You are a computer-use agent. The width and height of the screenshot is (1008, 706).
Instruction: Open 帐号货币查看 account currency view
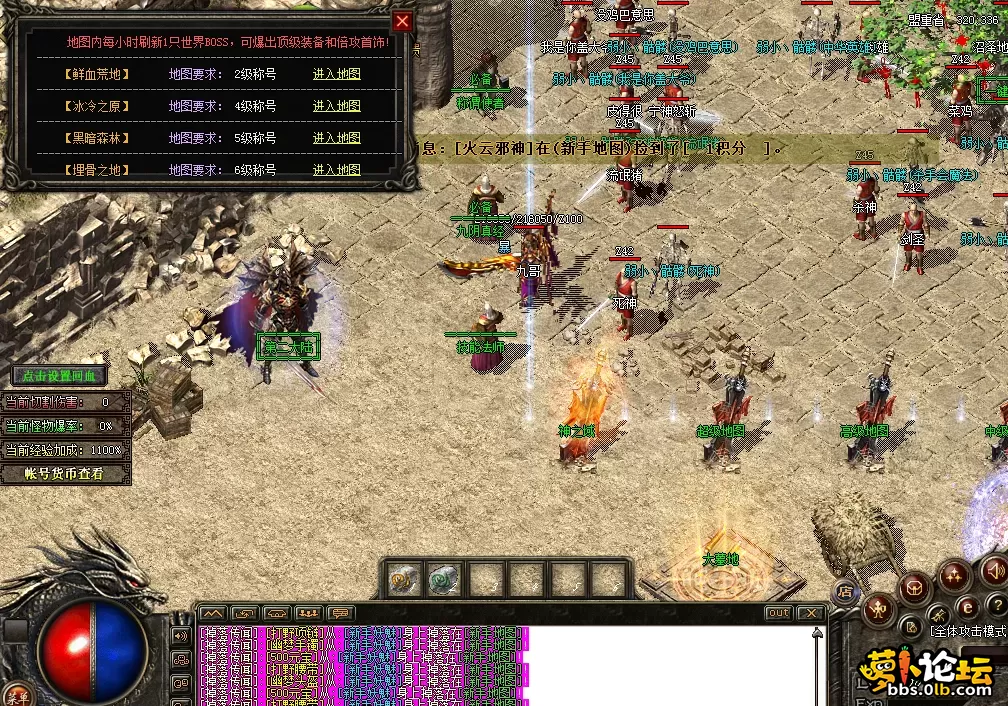coord(65,474)
